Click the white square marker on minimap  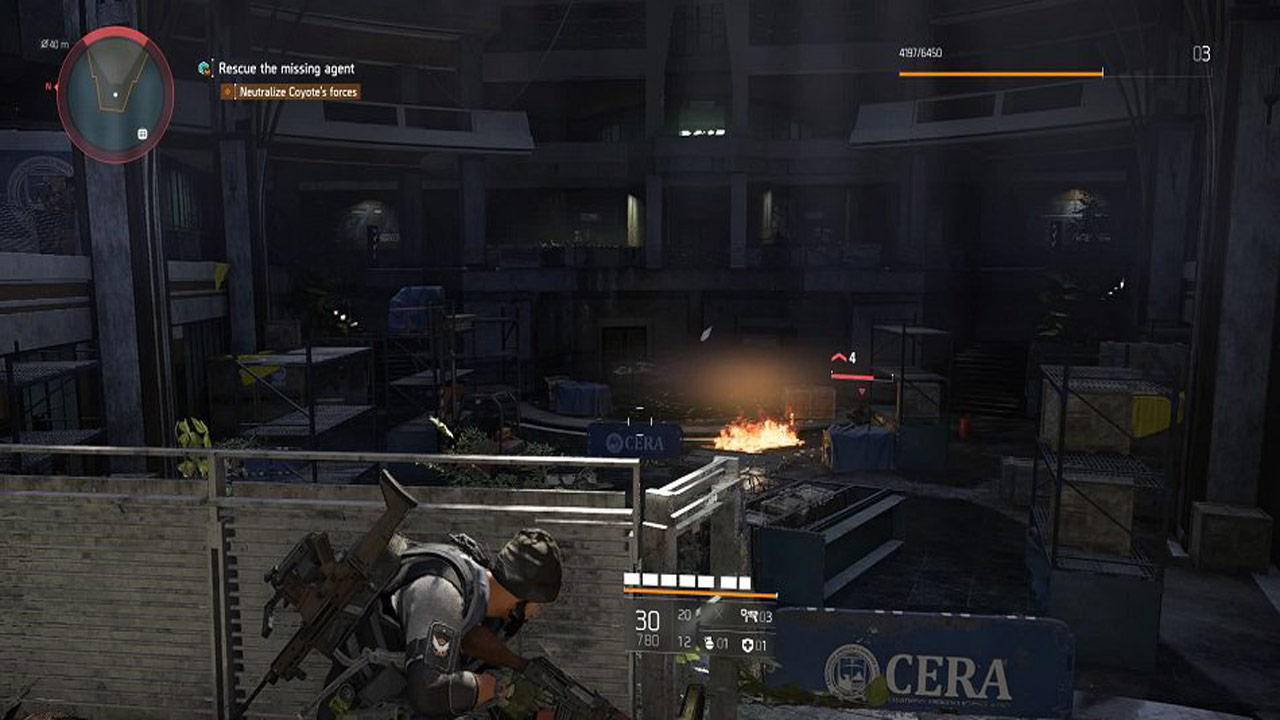click(x=143, y=133)
